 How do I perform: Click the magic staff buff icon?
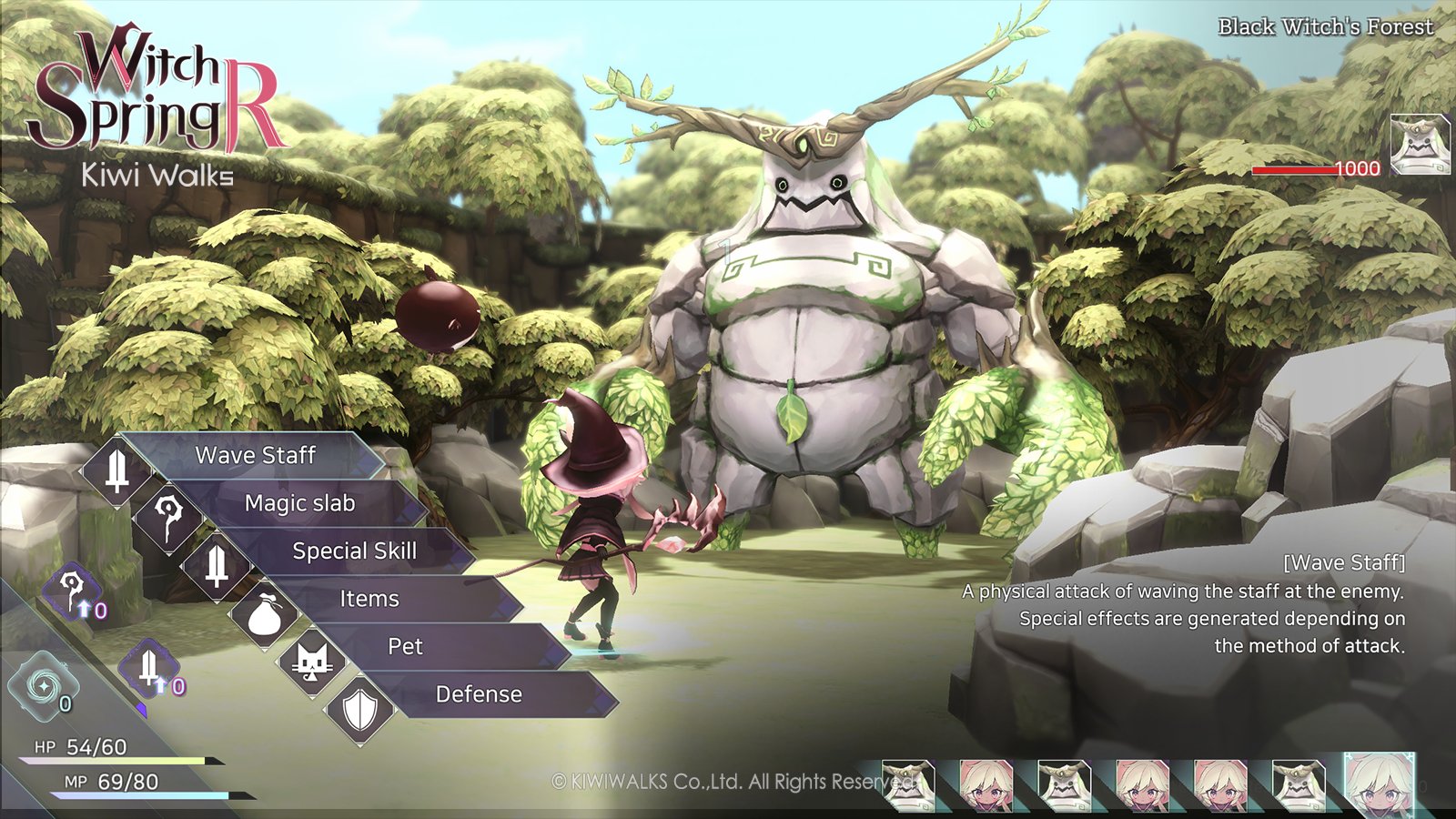[x=73, y=591]
